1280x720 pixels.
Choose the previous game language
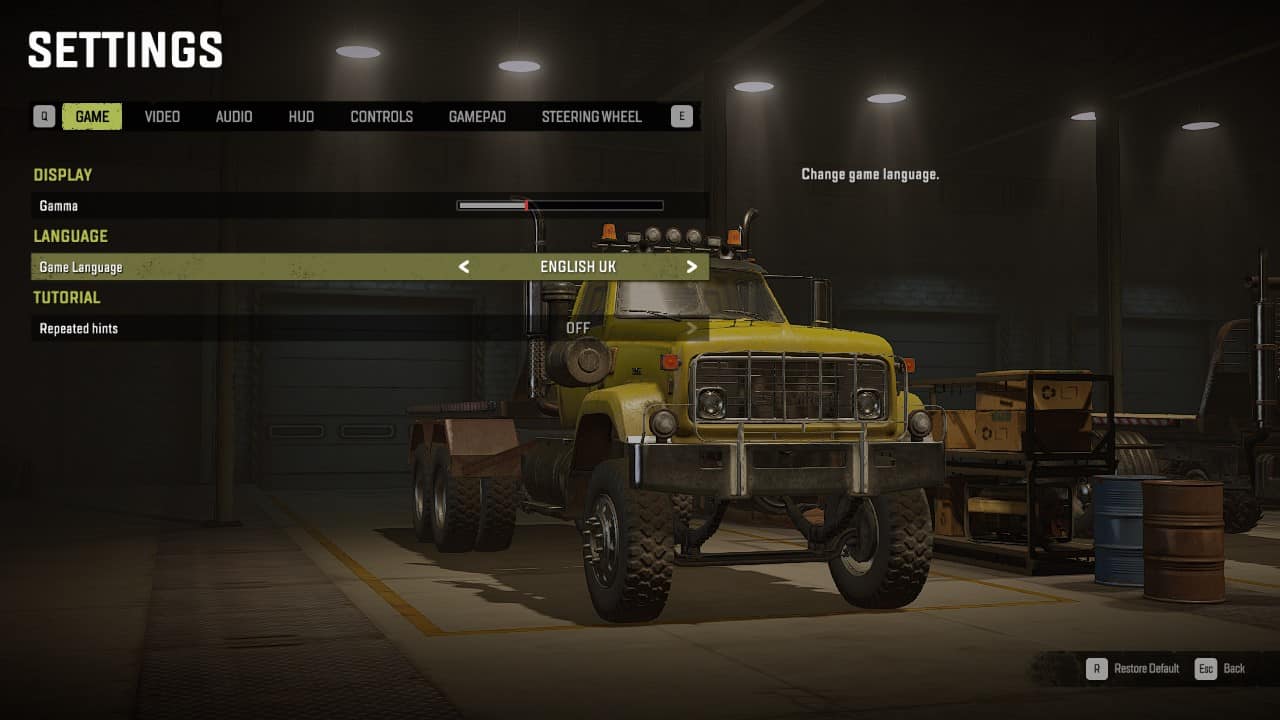point(464,267)
